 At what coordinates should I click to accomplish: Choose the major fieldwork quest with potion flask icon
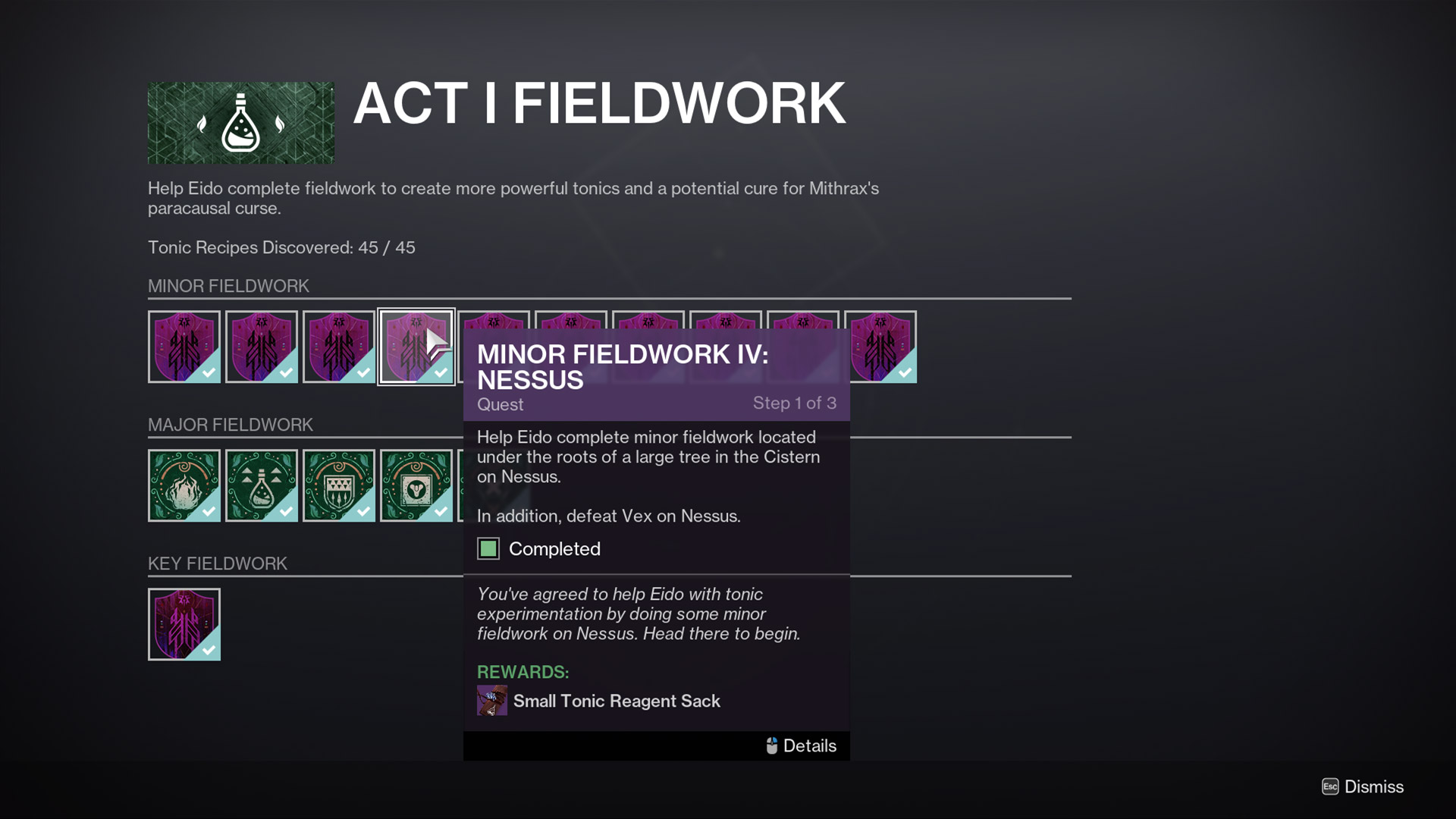(262, 485)
